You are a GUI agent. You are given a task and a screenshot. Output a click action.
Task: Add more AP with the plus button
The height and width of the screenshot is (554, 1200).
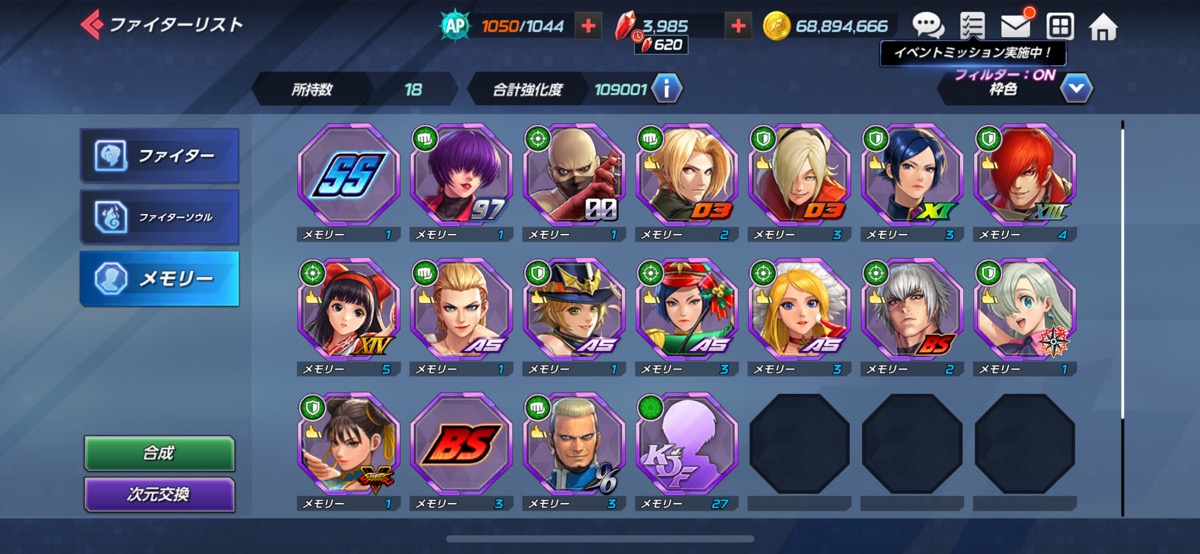coord(590,26)
